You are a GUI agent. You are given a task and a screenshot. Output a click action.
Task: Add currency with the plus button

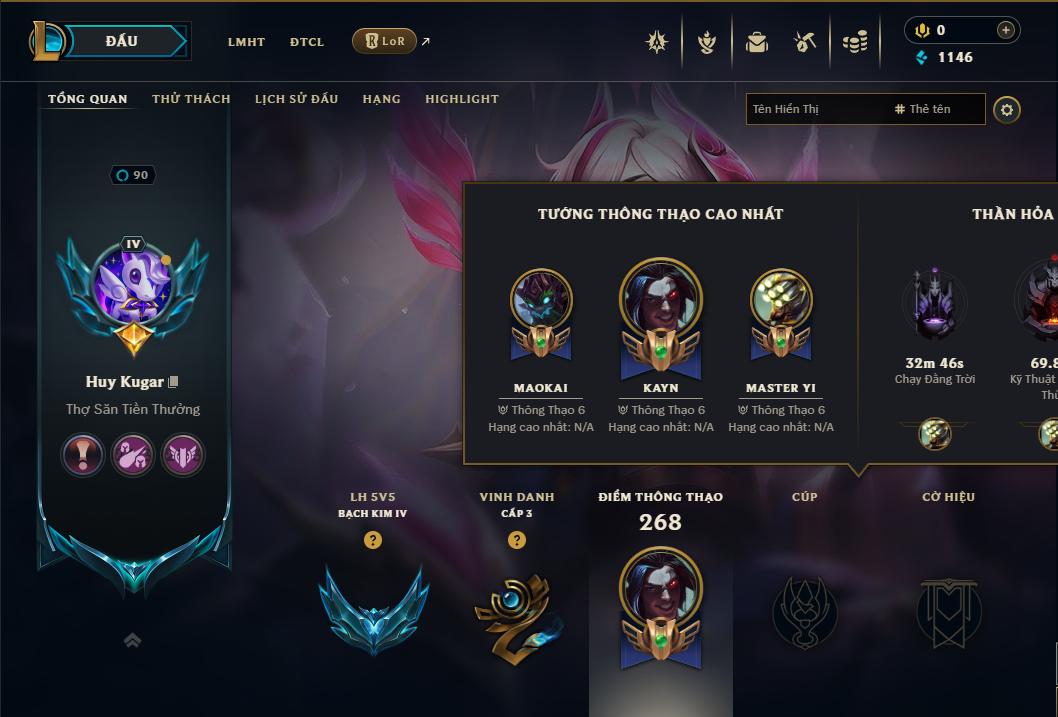[1005, 31]
